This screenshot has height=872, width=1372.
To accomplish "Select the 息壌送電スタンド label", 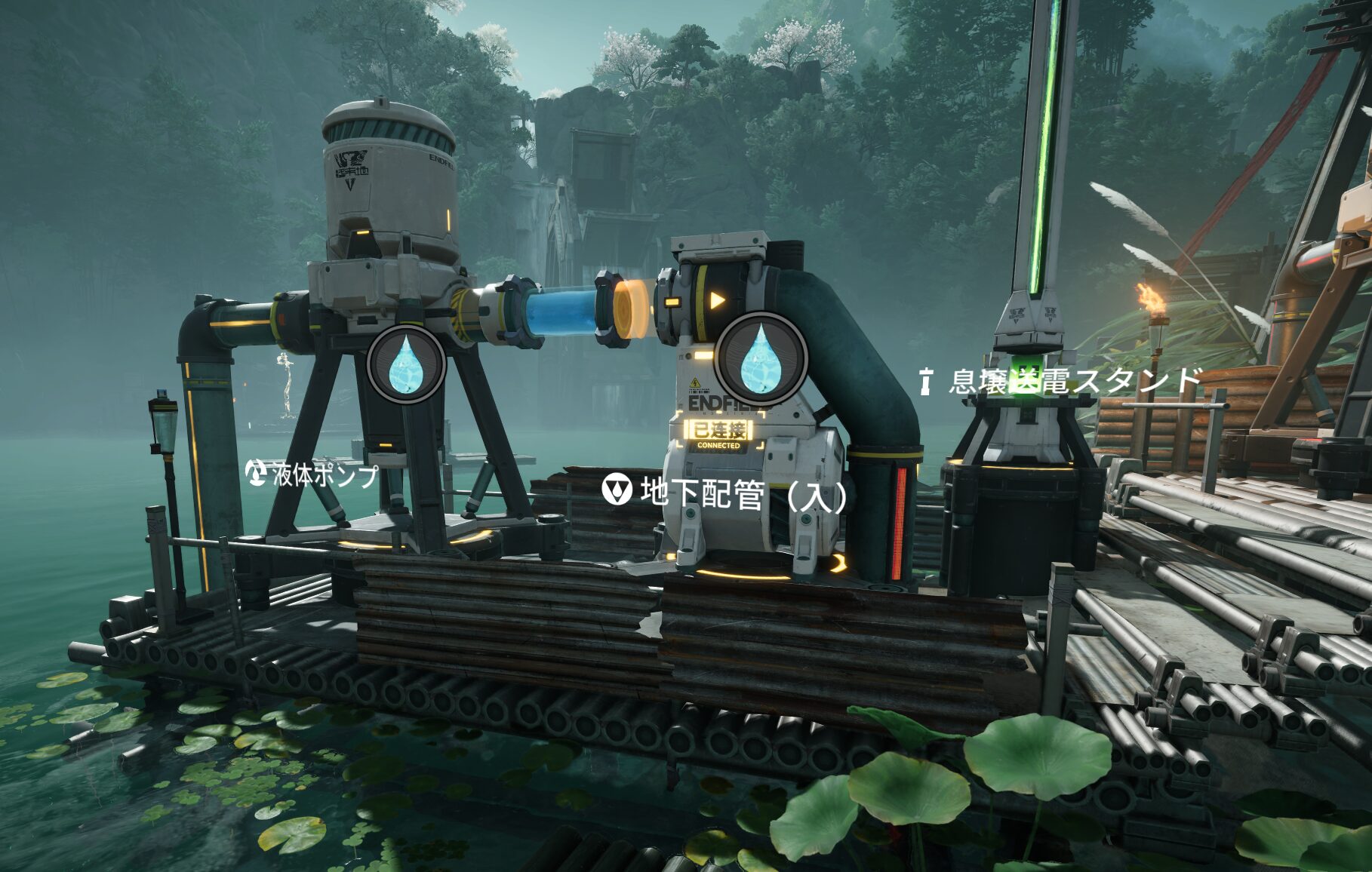I will [x=1062, y=381].
